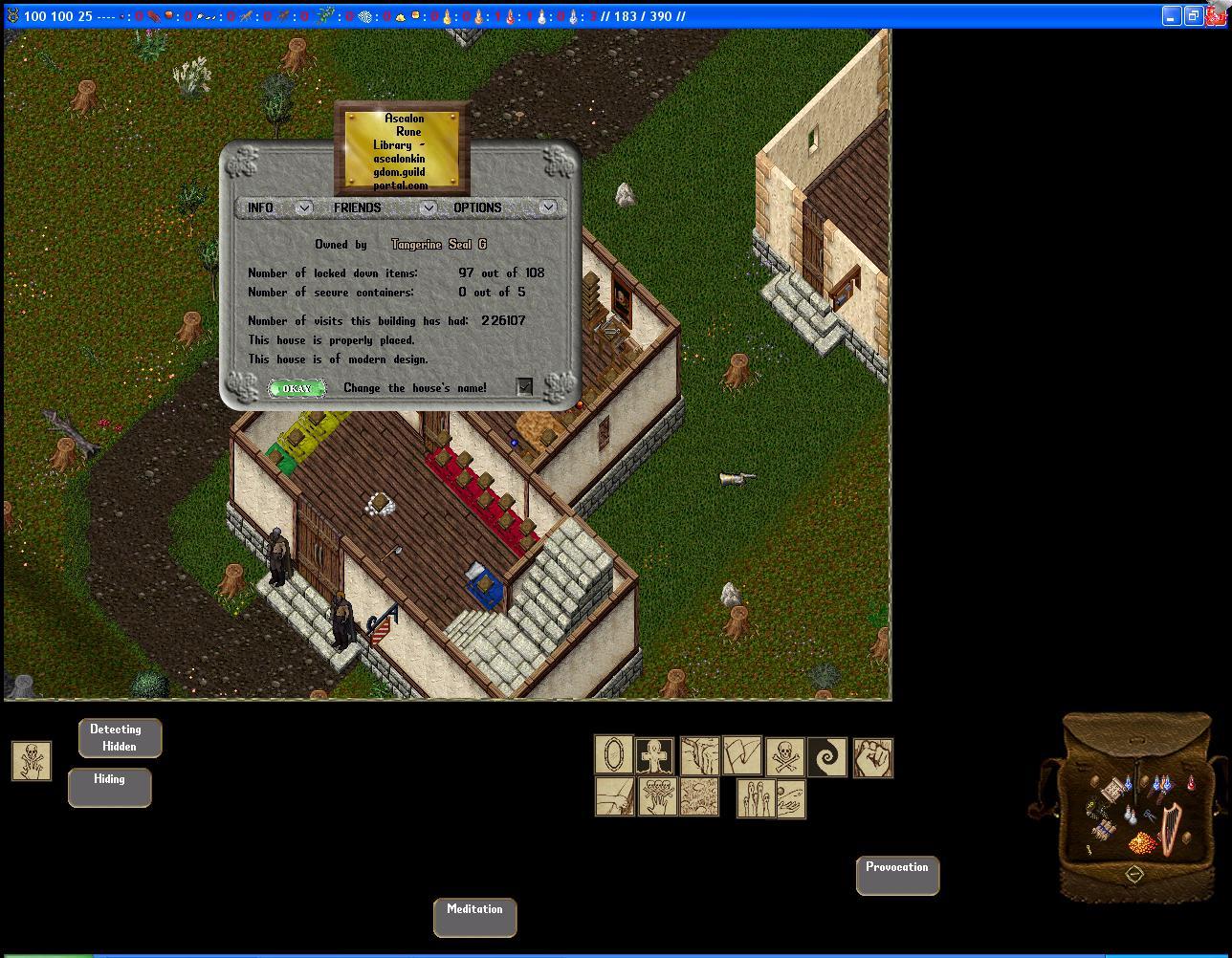Image resolution: width=1232 pixels, height=958 pixels.
Task: Use the Detecting Hidden skill button
Action: pyautogui.click(x=120, y=738)
